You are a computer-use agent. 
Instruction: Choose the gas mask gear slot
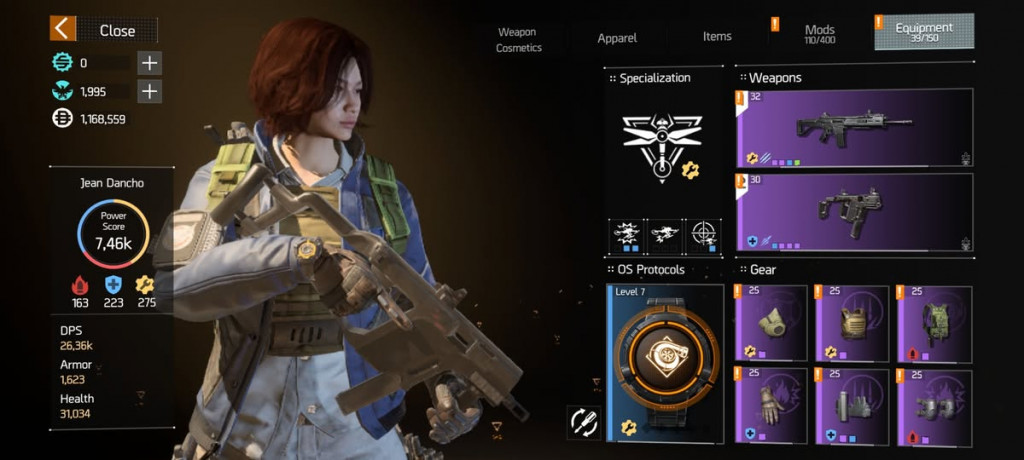click(x=771, y=322)
